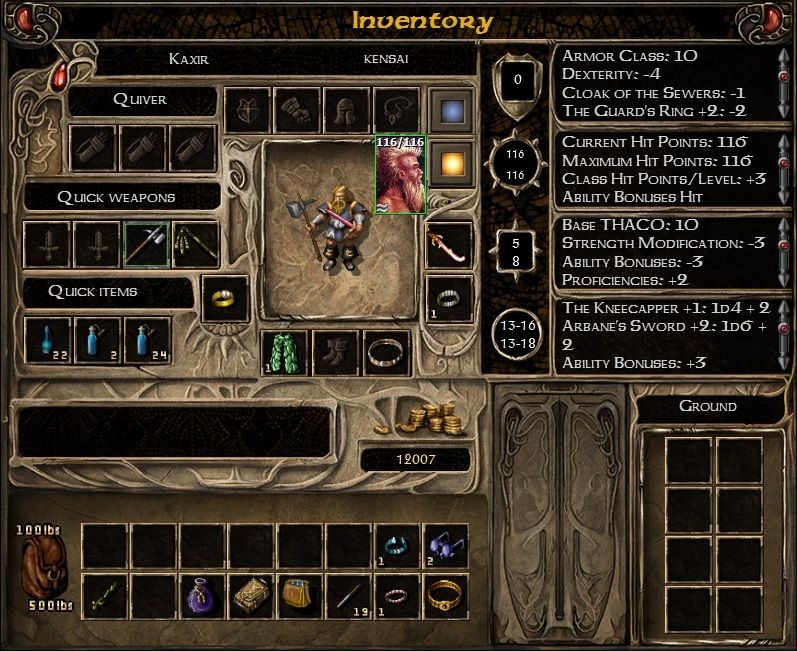The height and width of the screenshot is (651, 797).
Task: Select the purple bag in the backpack
Action: tap(203, 596)
